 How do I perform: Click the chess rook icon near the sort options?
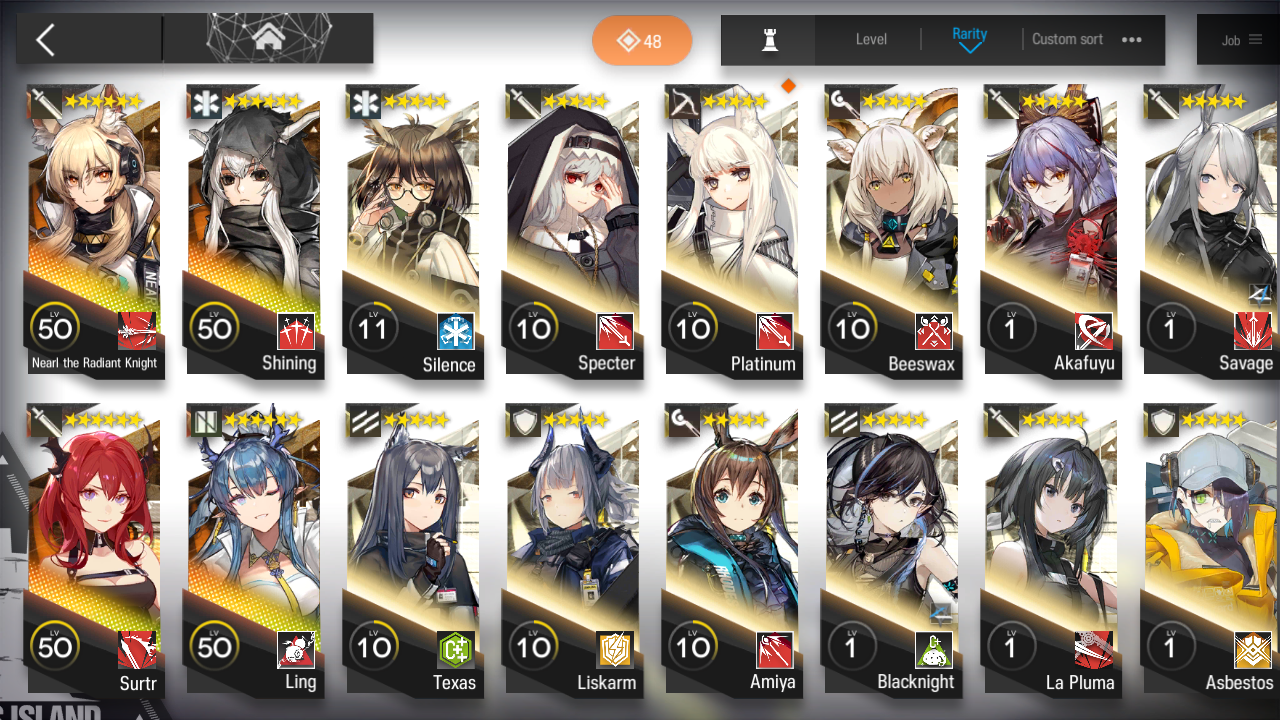click(x=767, y=40)
